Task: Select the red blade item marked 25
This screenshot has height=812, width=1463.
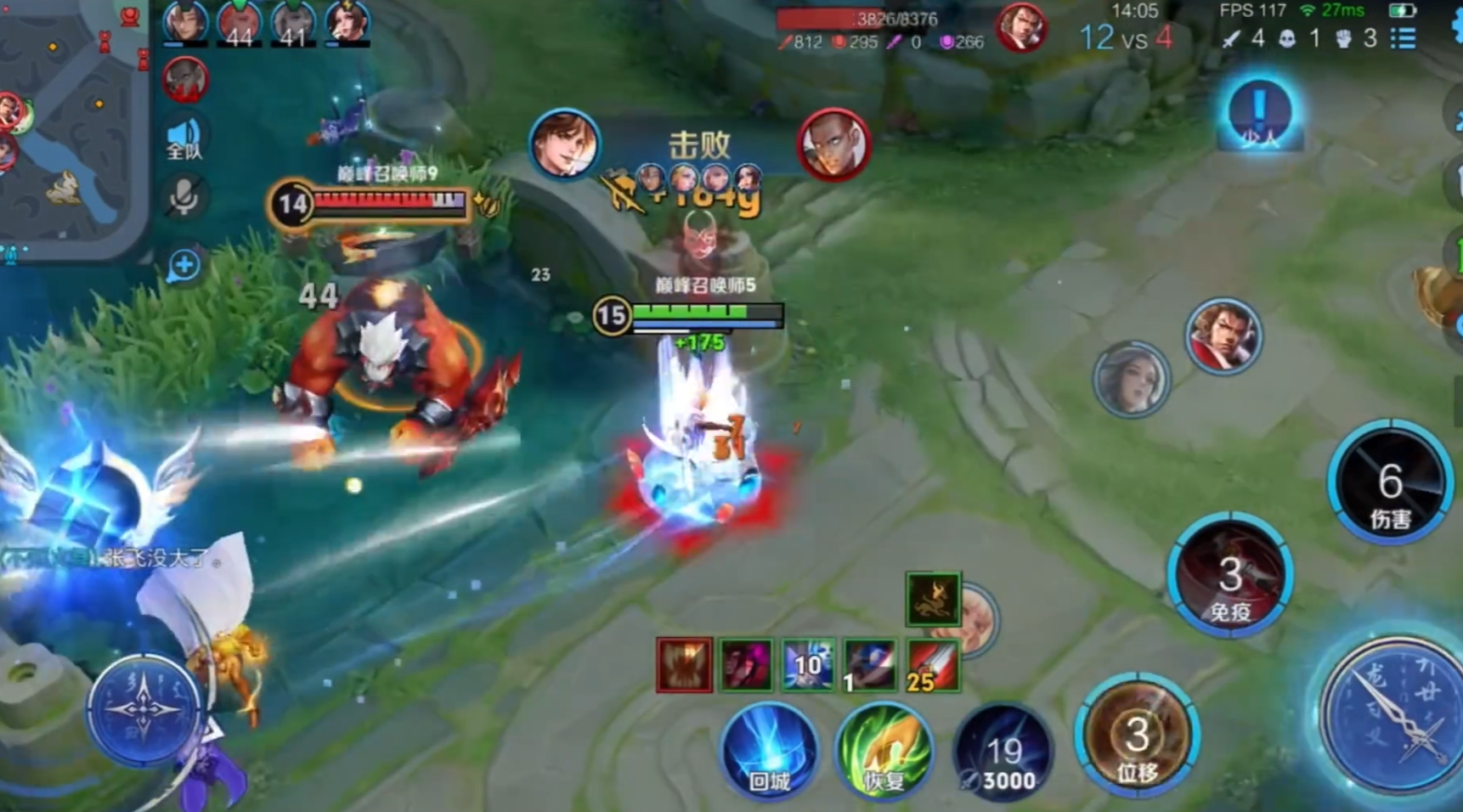Action: [x=933, y=665]
